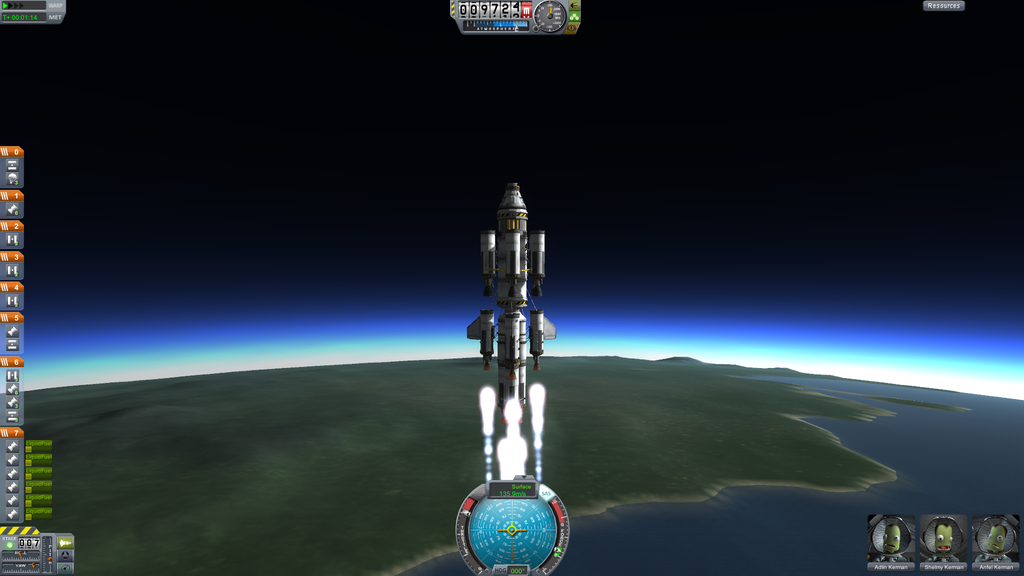Click the navball attitude indicator
Image resolution: width=1024 pixels, height=576 pixels.
click(x=512, y=529)
